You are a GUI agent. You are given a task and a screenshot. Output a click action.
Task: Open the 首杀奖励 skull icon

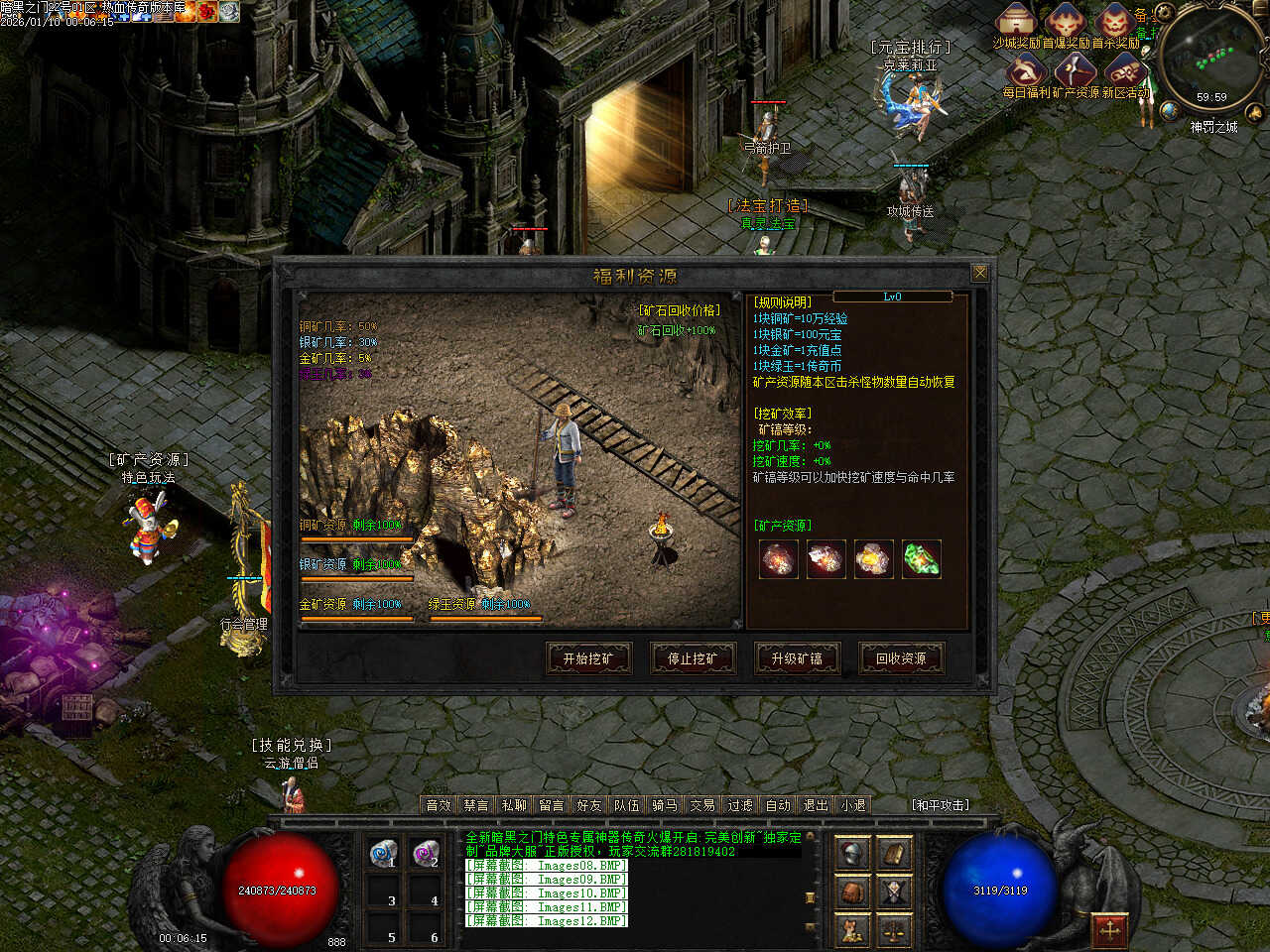click(x=1115, y=22)
